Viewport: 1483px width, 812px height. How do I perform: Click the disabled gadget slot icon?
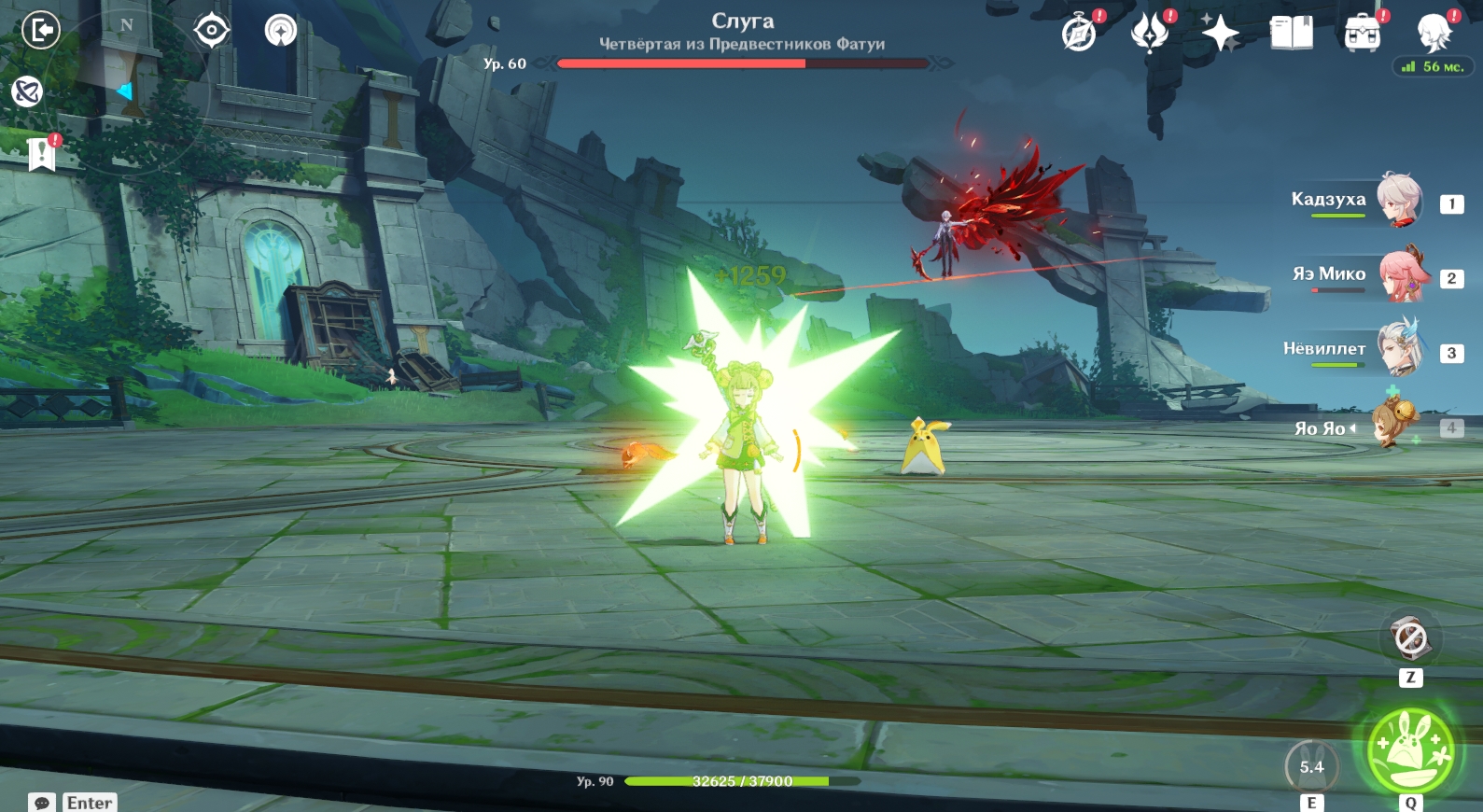click(1410, 639)
